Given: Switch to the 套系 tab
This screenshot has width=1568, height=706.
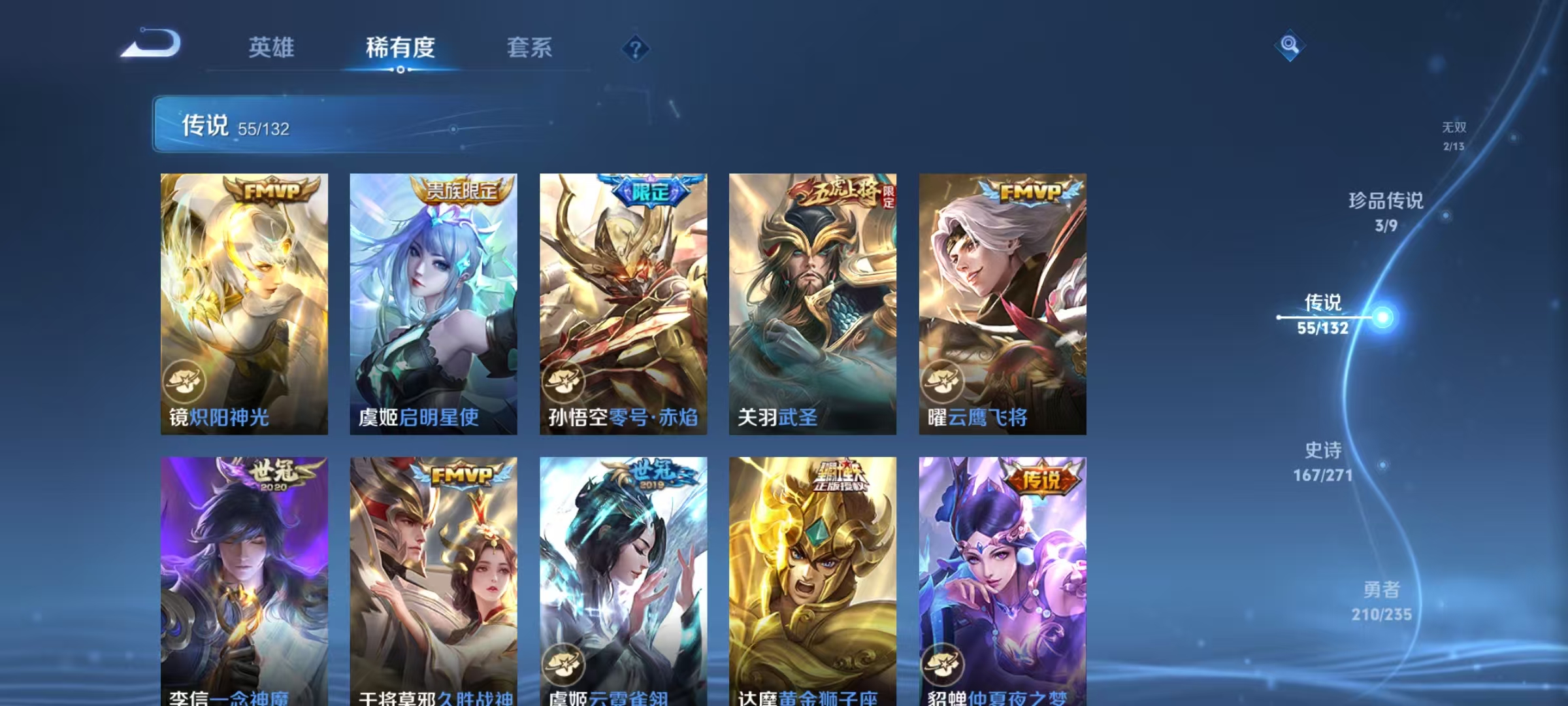Looking at the screenshot, I should (529, 47).
